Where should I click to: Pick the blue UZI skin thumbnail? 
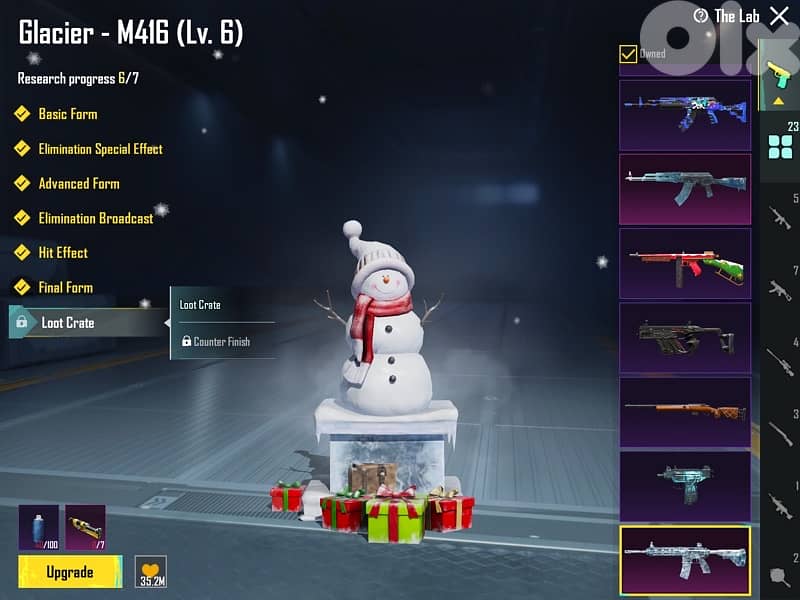[x=685, y=485]
